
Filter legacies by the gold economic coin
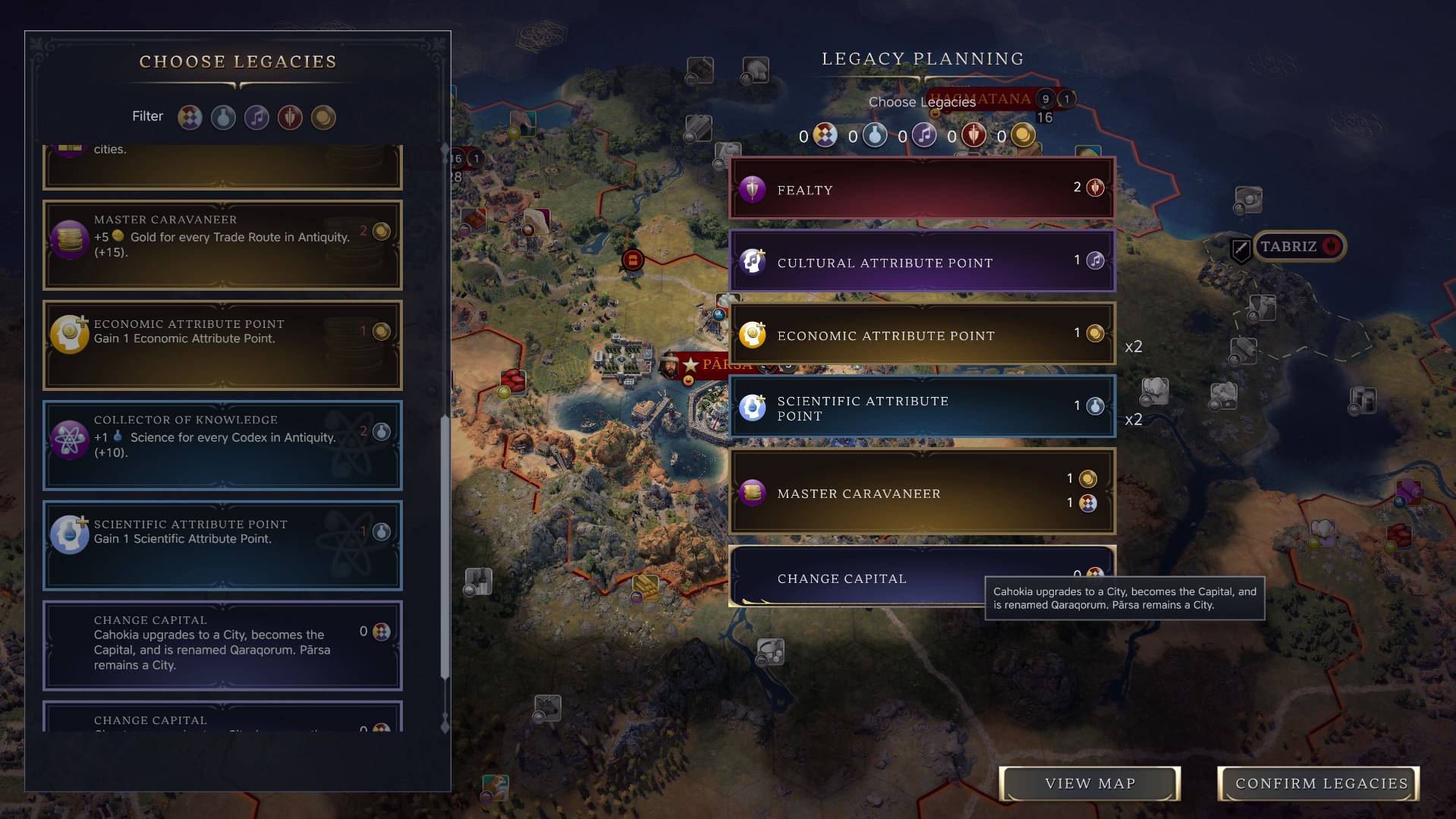tap(323, 117)
